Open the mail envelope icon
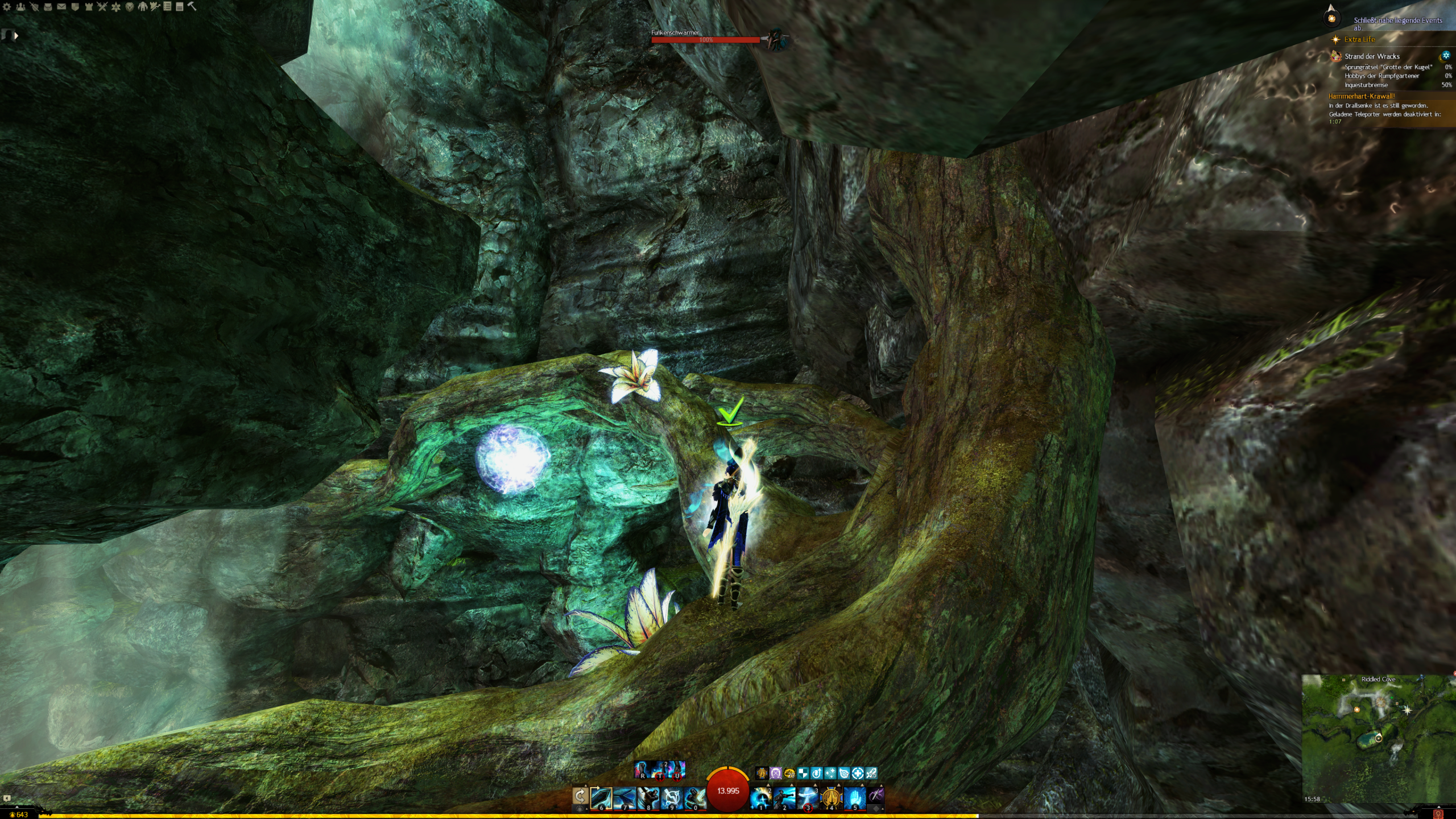 61,7
